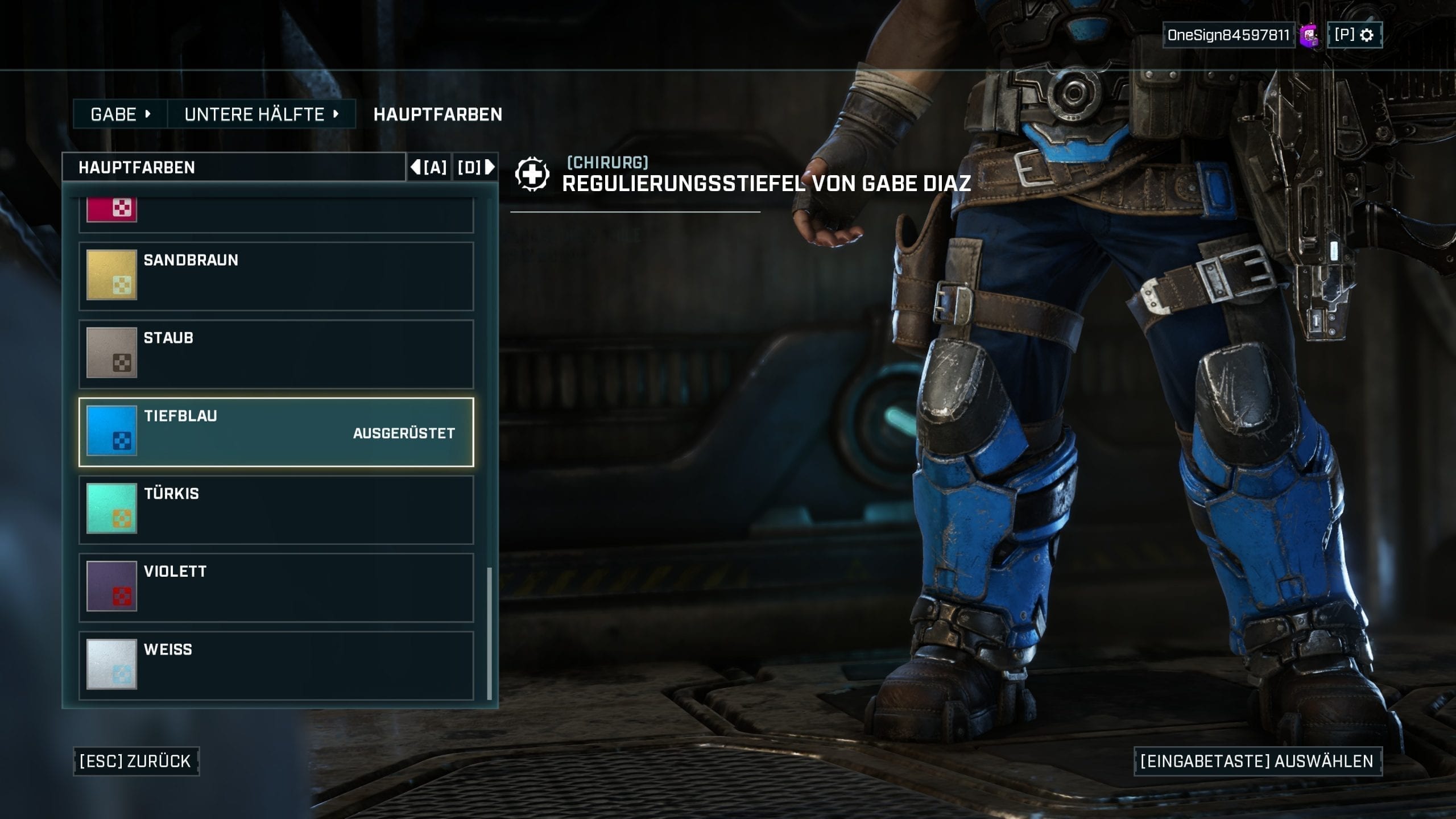Switch to next category with right arrow

(476, 167)
